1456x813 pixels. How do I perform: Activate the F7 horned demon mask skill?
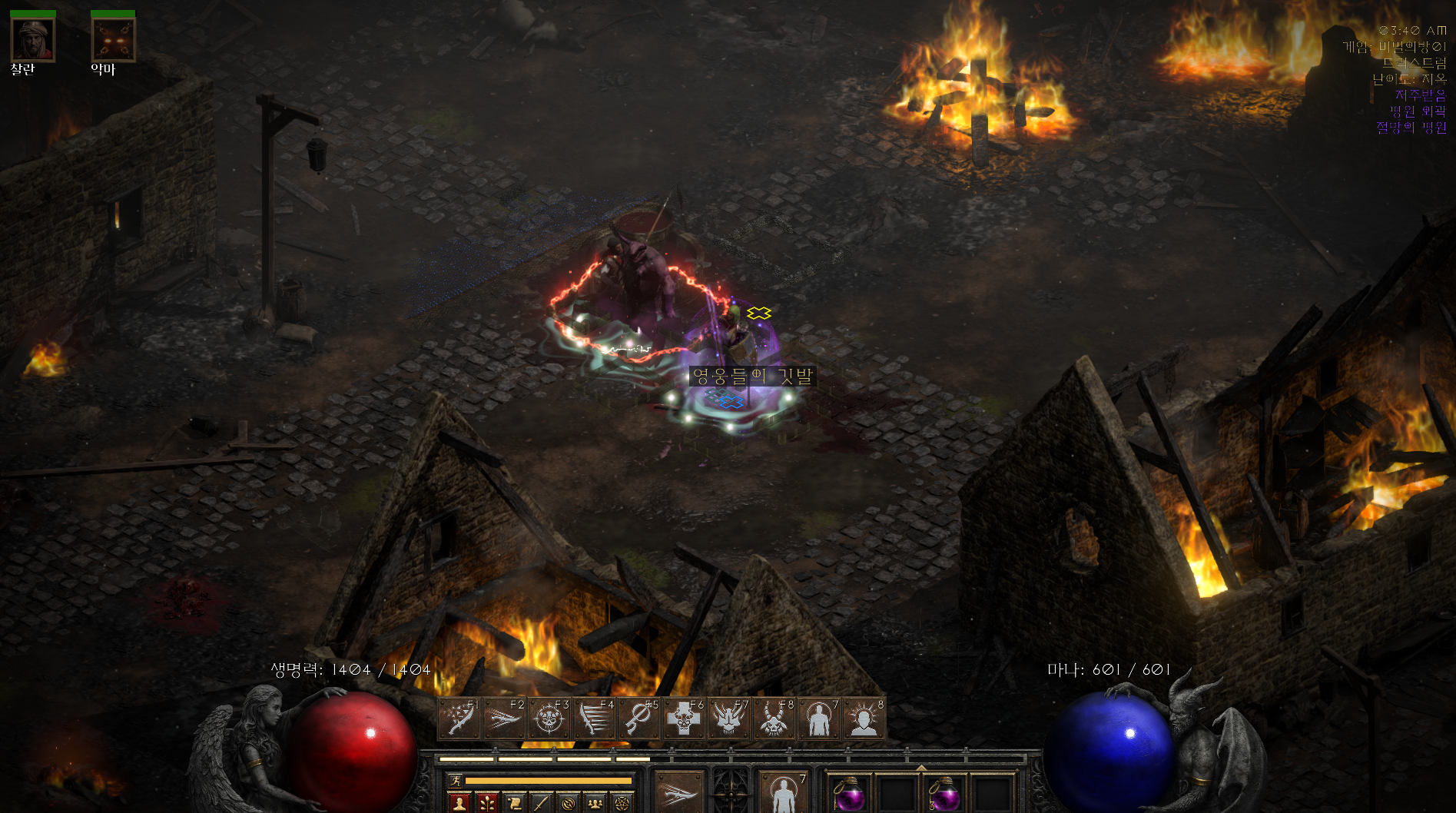729,719
